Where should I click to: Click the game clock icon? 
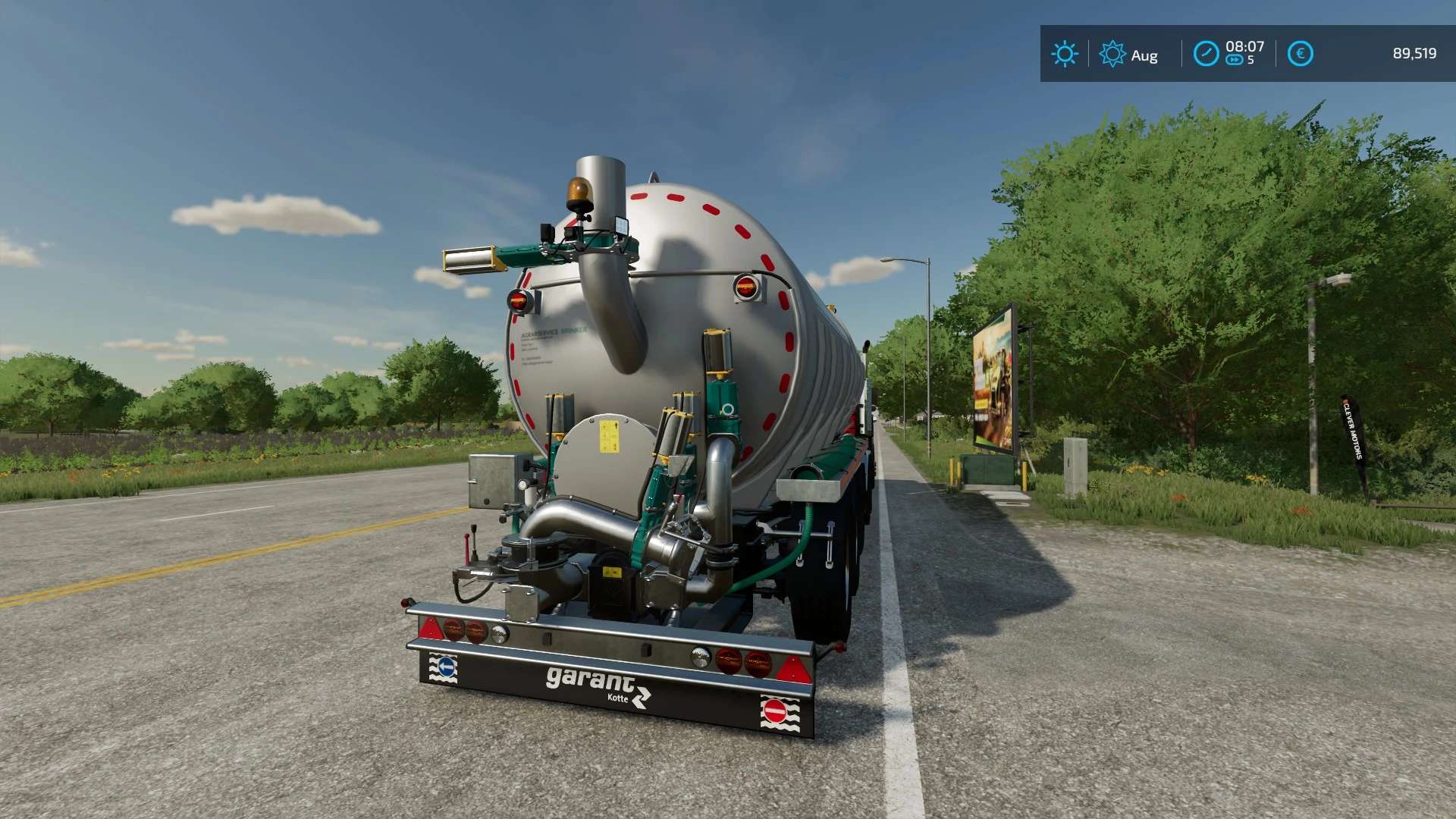1206,54
